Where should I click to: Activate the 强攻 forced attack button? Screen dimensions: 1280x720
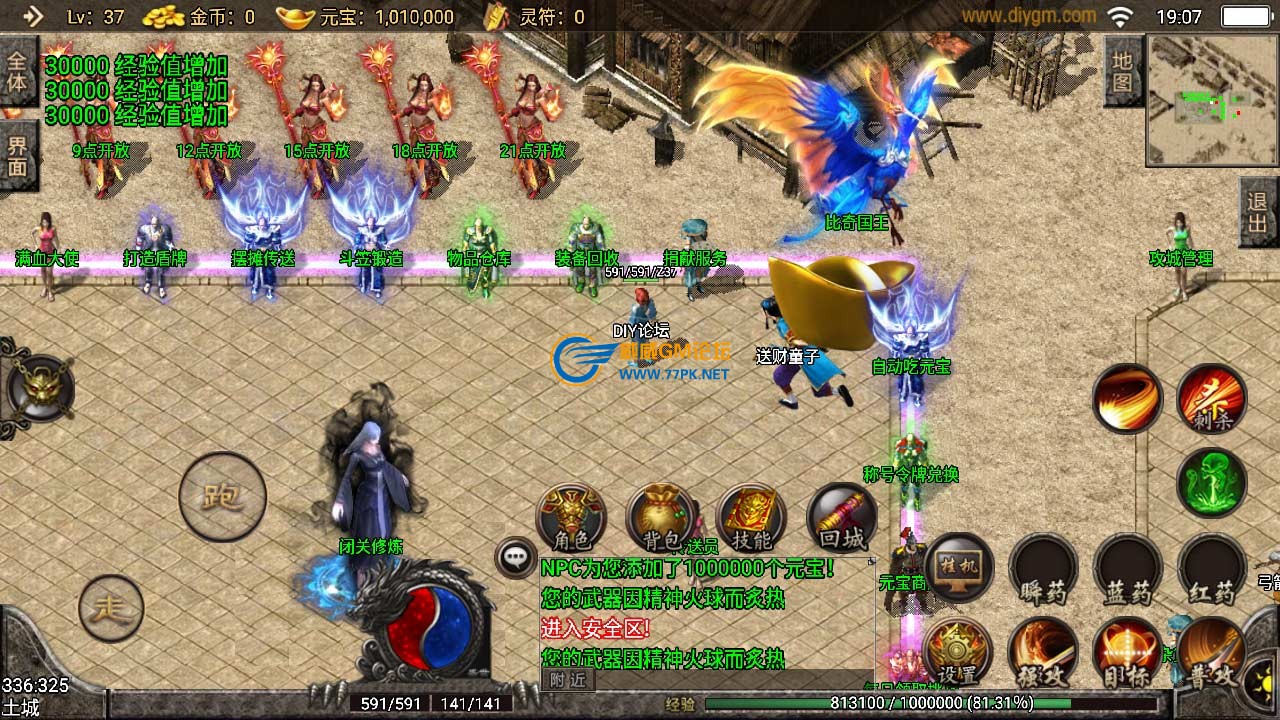[1042, 653]
